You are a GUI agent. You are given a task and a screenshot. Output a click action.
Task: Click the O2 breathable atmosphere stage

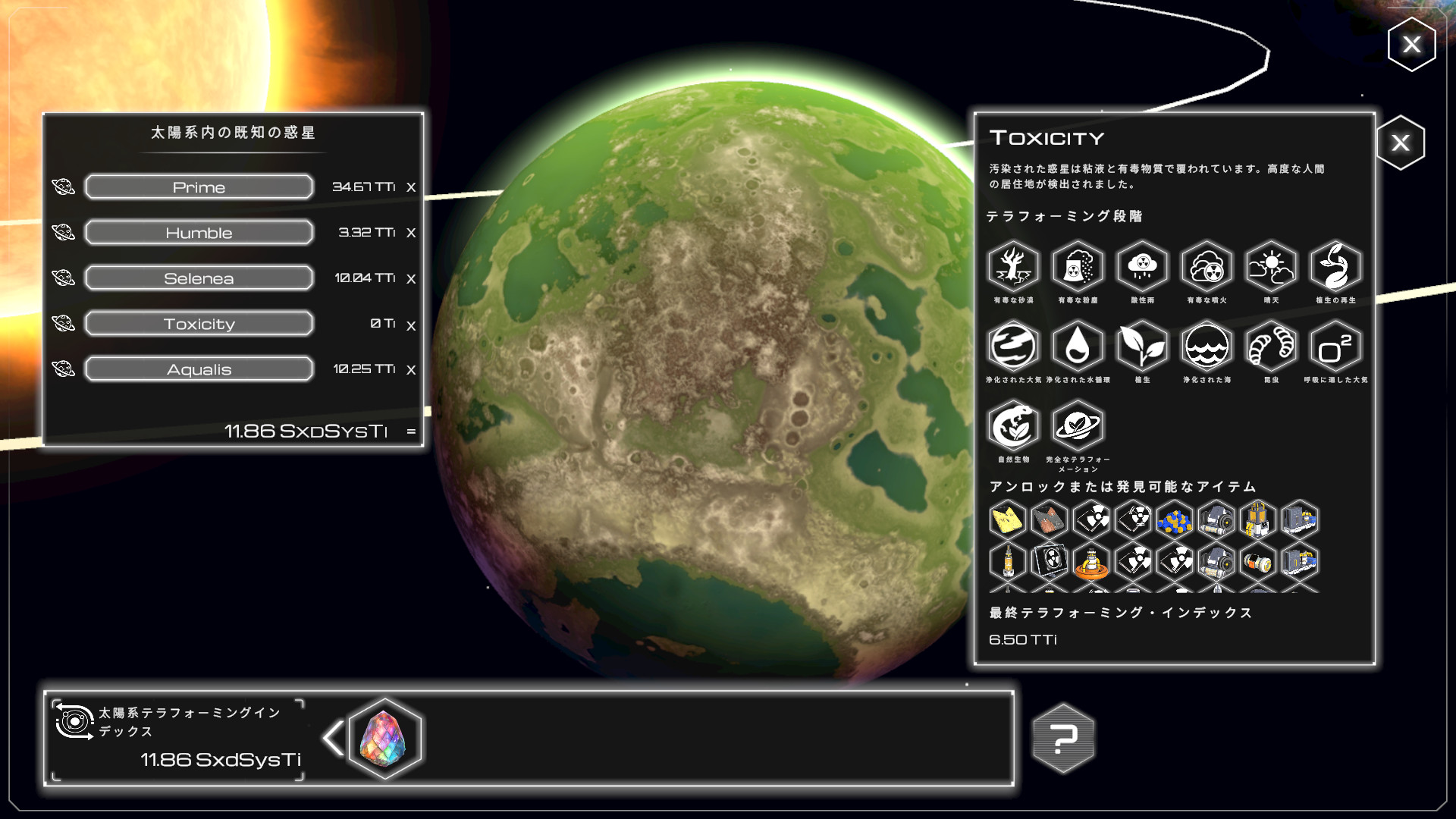tap(1335, 347)
